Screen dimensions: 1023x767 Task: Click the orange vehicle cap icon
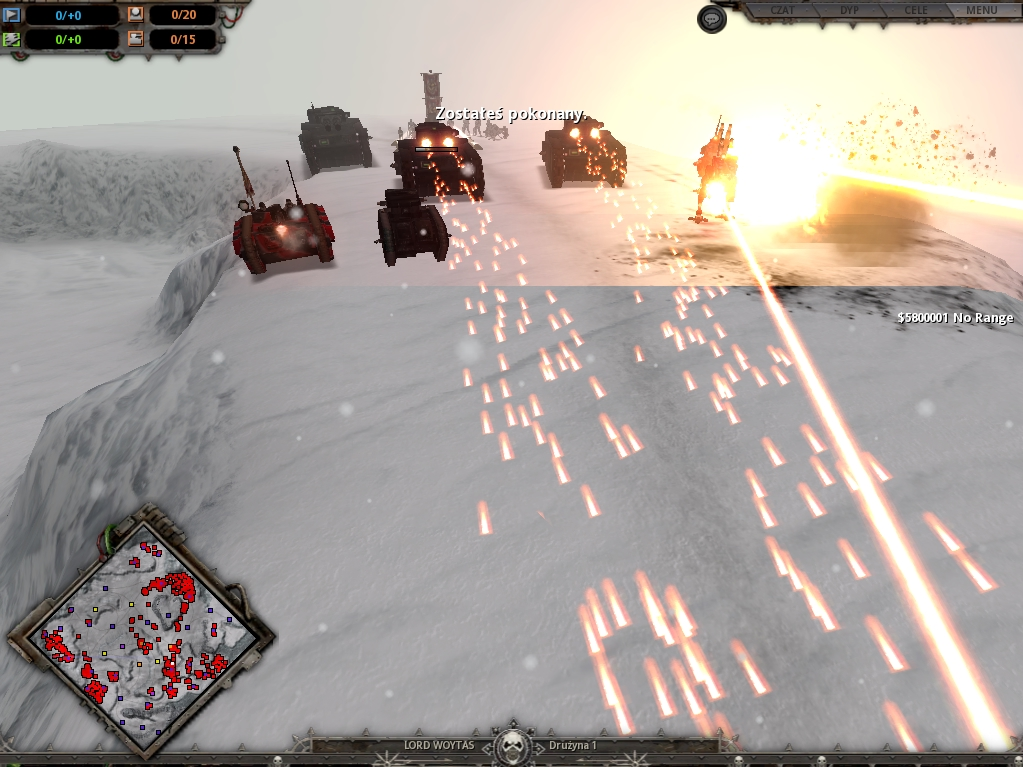point(136,40)
